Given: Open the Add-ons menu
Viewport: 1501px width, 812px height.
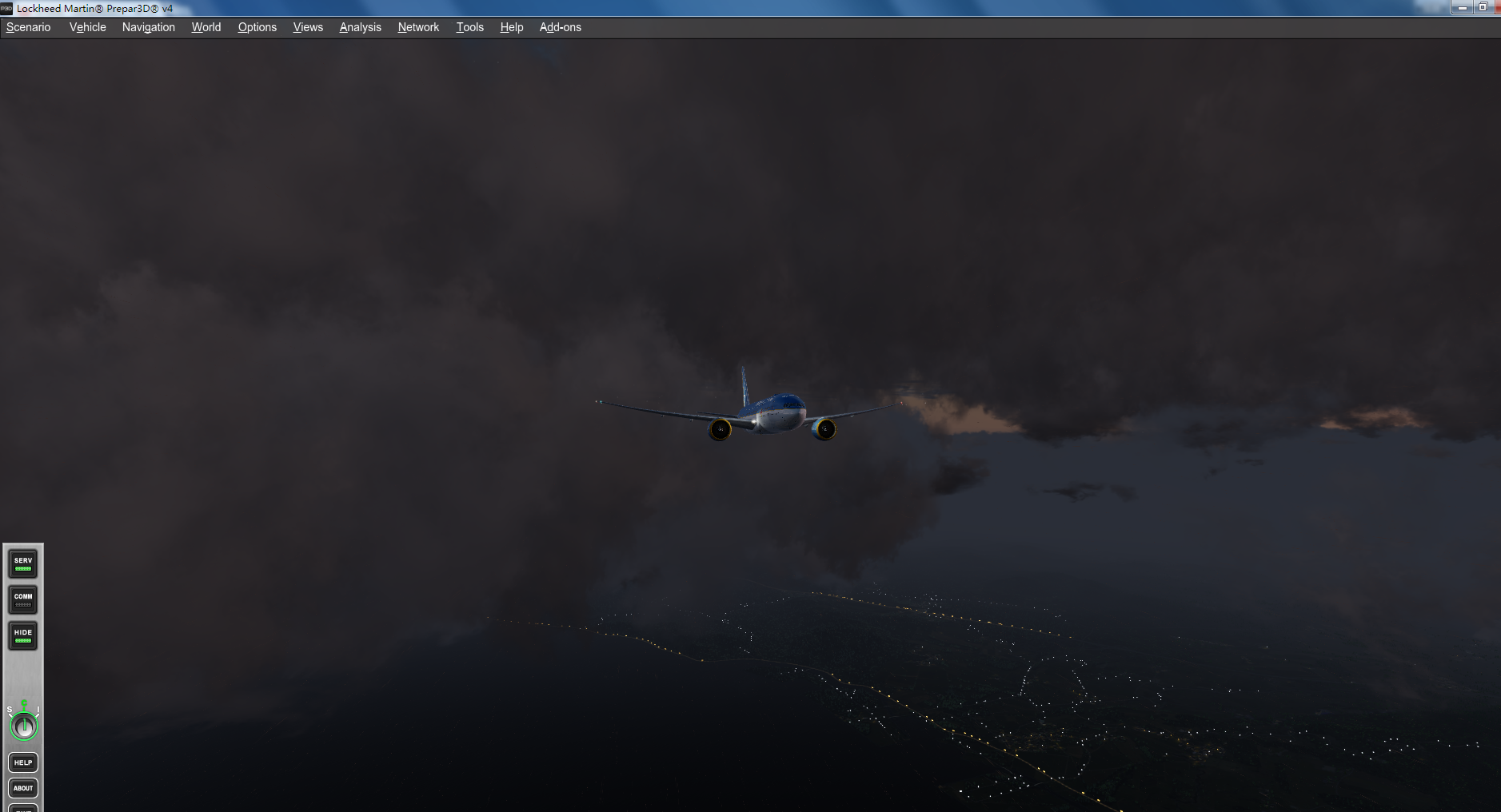Looking at the screenshot, I should click(x=560, y=26).
